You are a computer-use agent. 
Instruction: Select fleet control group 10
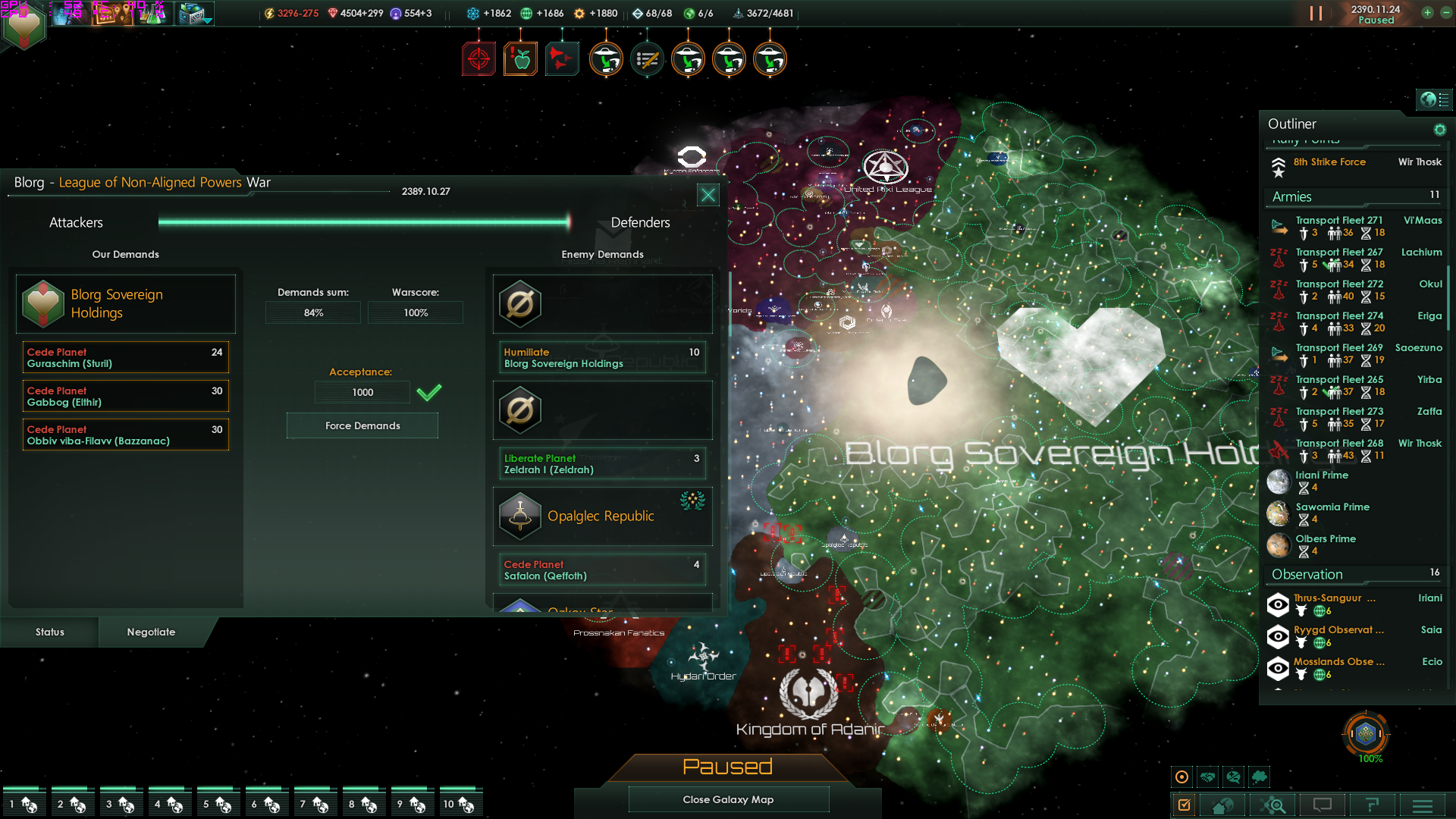pos(459,803)
